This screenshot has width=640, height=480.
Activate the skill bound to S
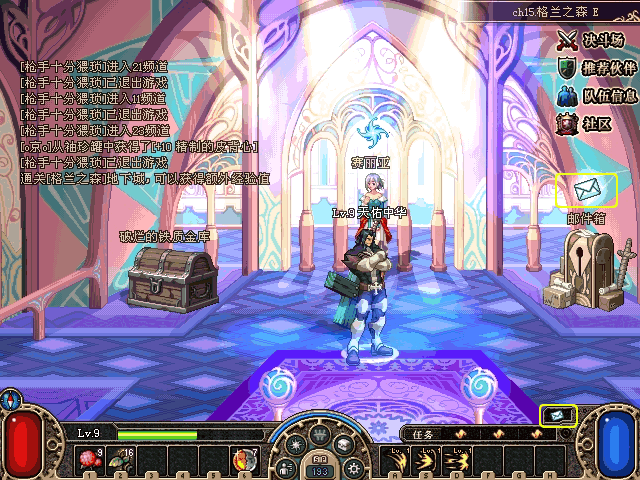[x=425, y=460]
